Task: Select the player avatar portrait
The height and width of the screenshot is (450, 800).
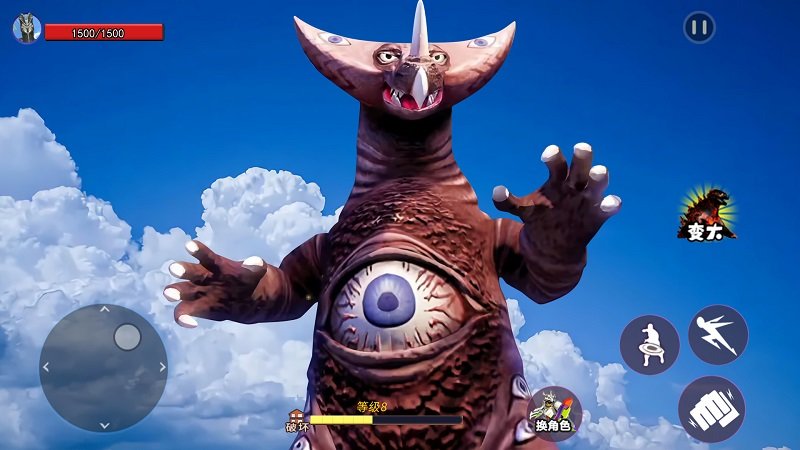Action: 26,29
